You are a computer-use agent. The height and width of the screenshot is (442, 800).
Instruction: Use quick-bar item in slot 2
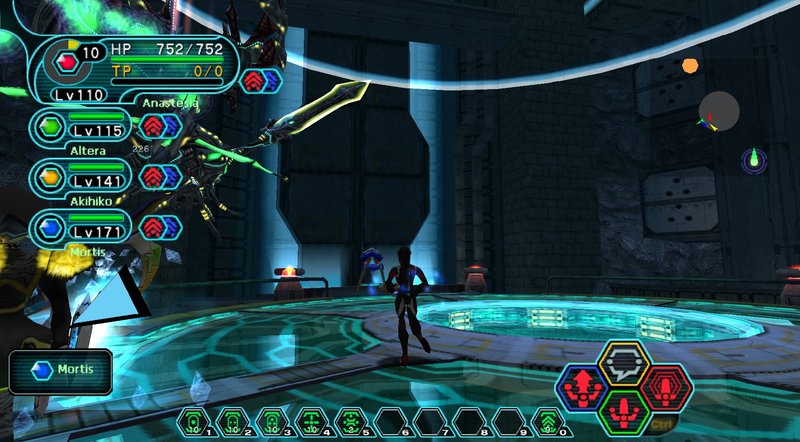pos(233,422)
